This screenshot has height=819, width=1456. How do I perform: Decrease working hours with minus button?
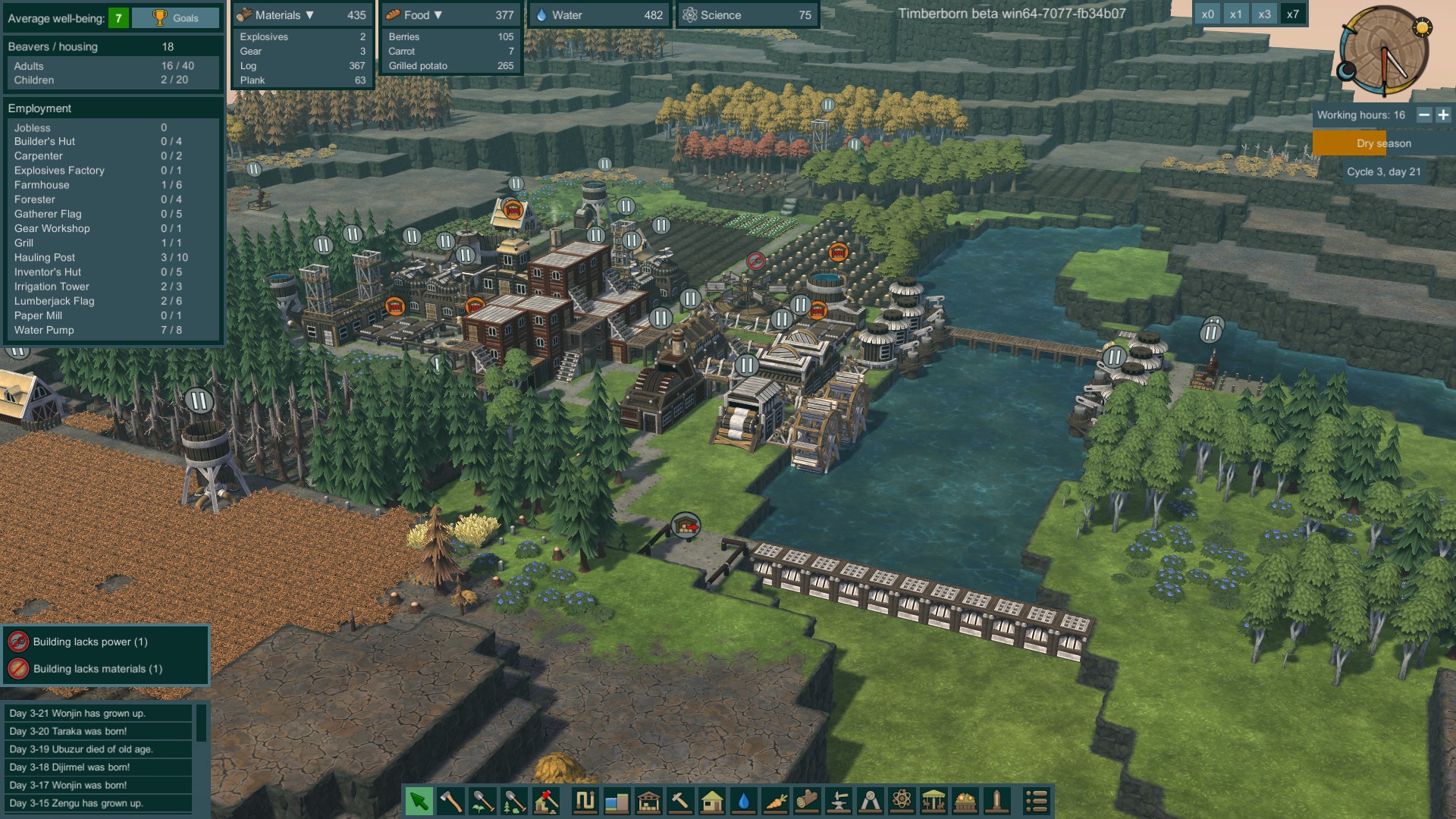click(1424, 115)
